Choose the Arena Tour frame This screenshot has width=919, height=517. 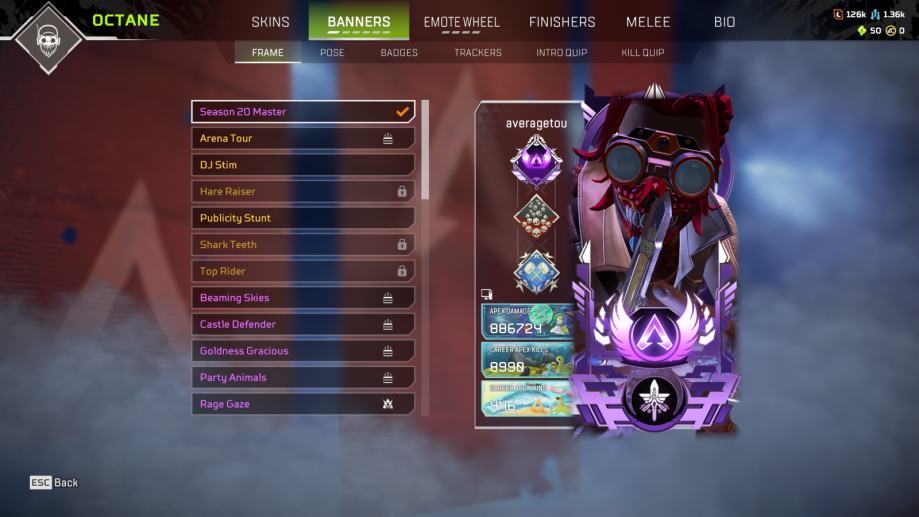[x=303, y=138]
